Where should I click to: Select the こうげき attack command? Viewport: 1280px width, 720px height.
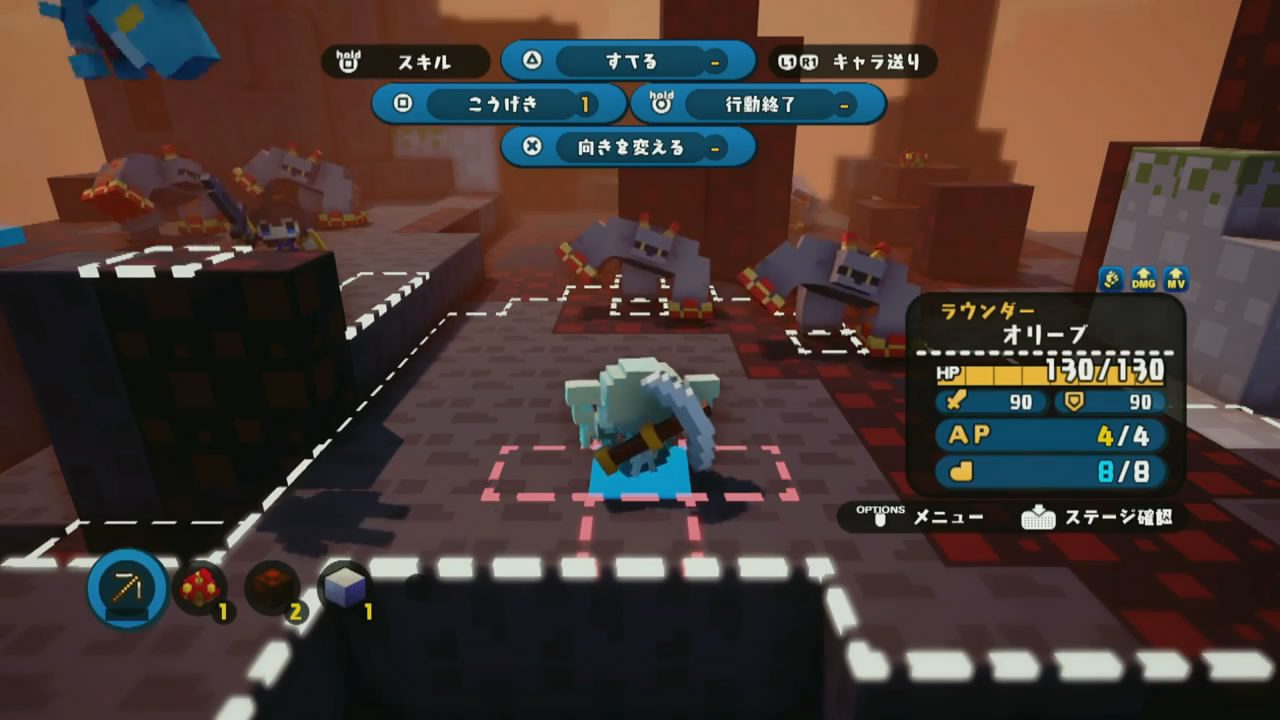tap(499, 104)
